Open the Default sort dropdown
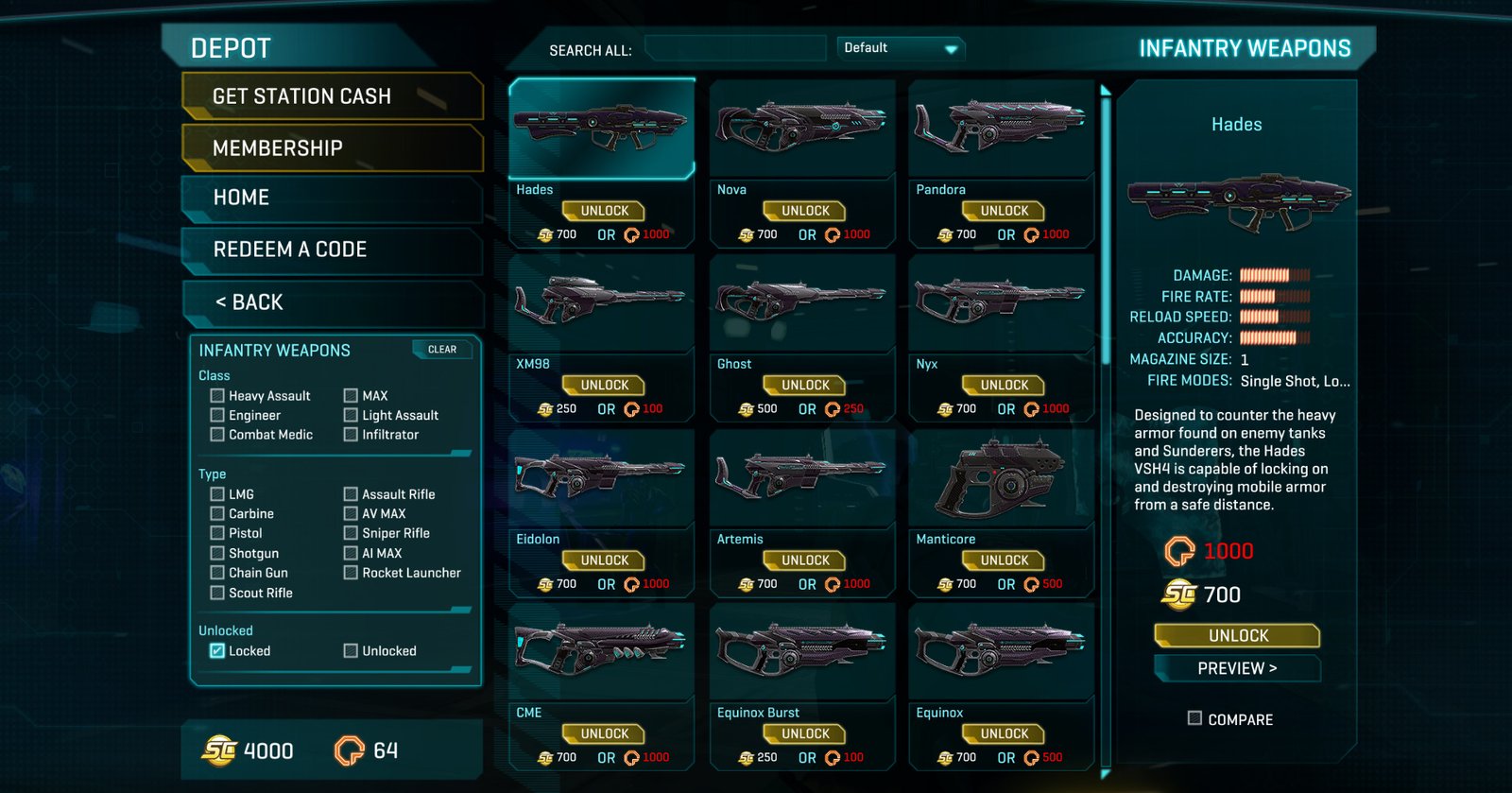Viewport: 1512px width, 793px height. 900,48
